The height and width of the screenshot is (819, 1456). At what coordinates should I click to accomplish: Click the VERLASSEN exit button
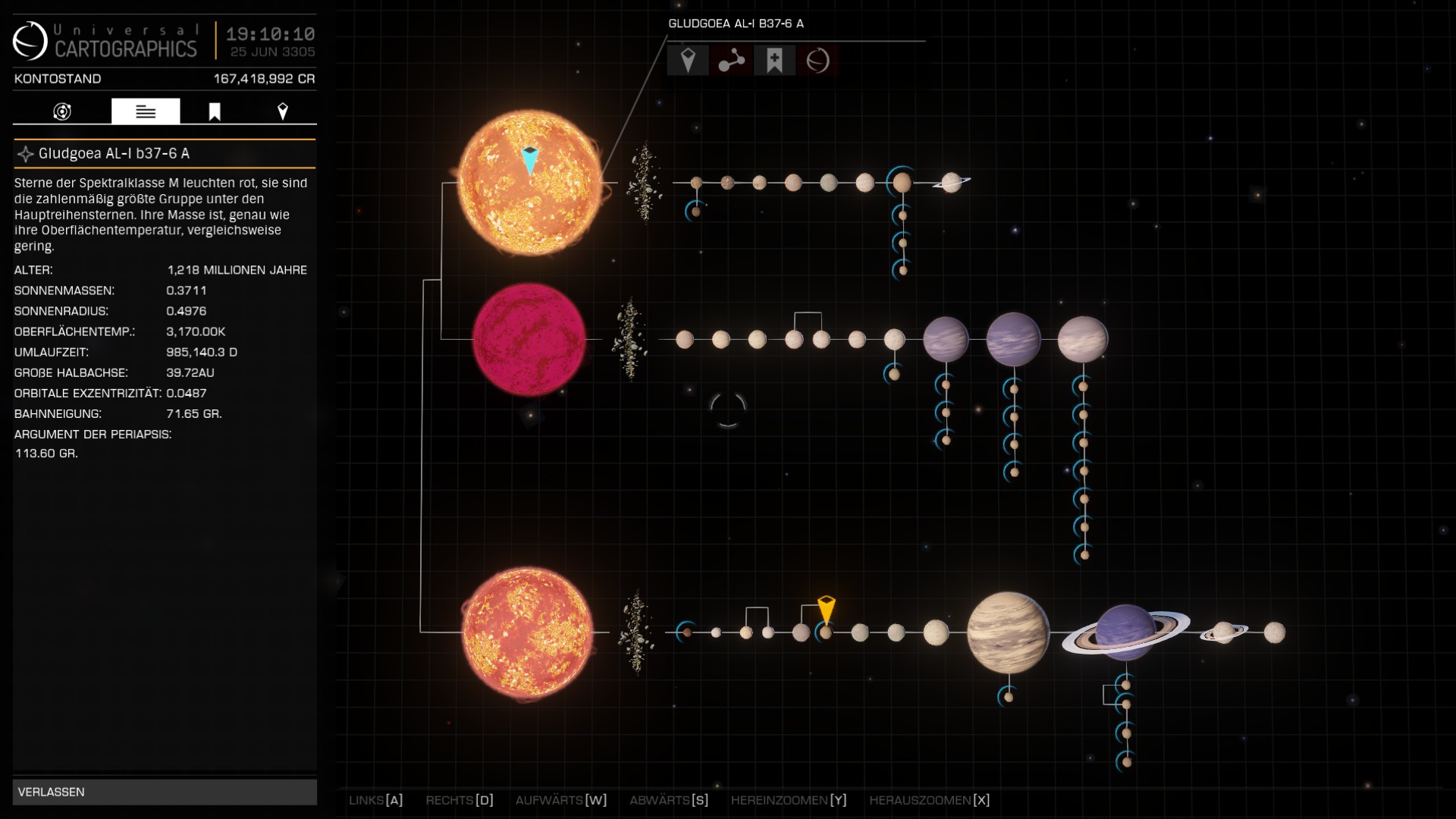point(164,792)
